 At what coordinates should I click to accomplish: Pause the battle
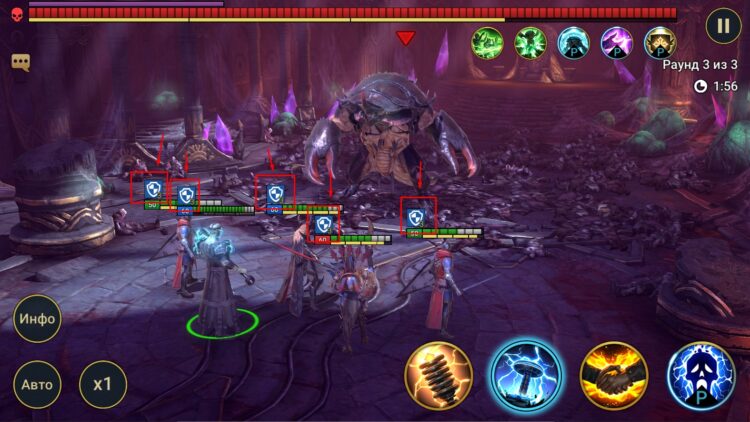[x=723, y=25]
